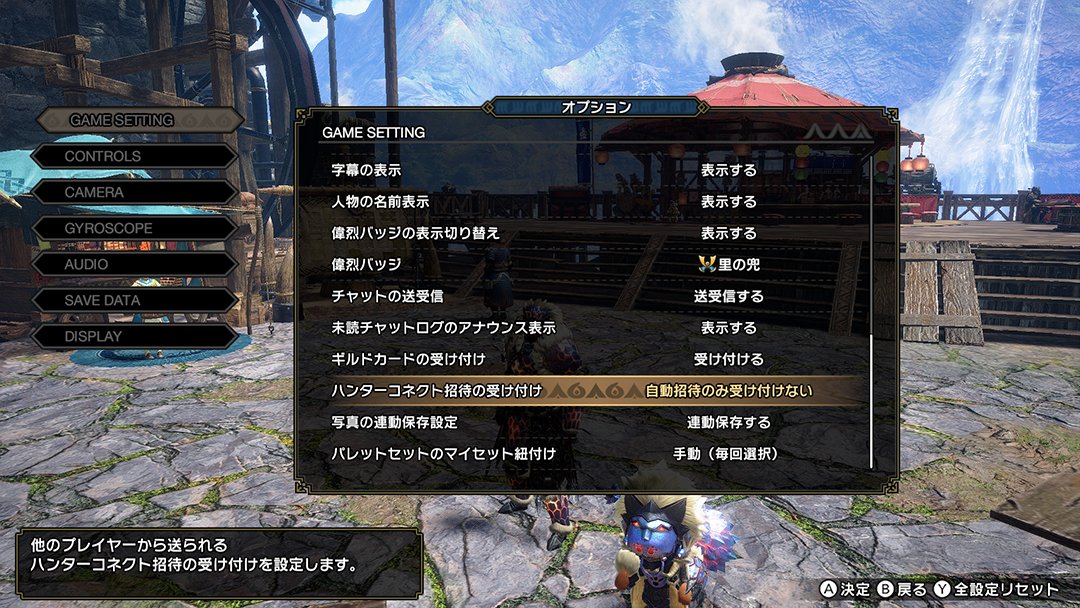Go to the AUDIO settings

click(87, 264)
